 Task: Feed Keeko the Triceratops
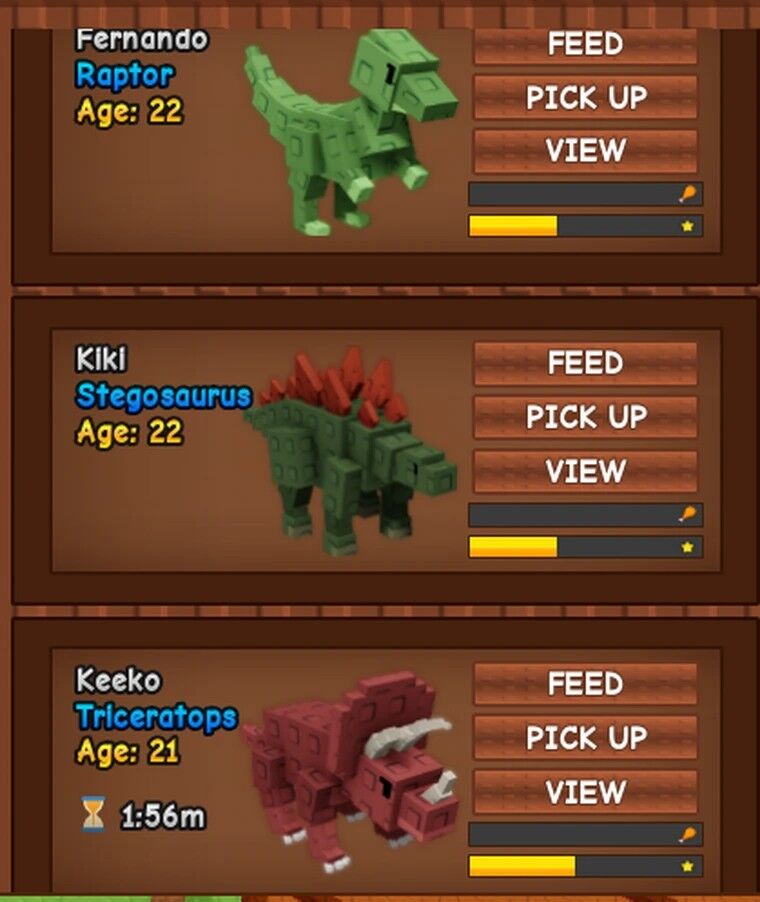click(585, 684)
